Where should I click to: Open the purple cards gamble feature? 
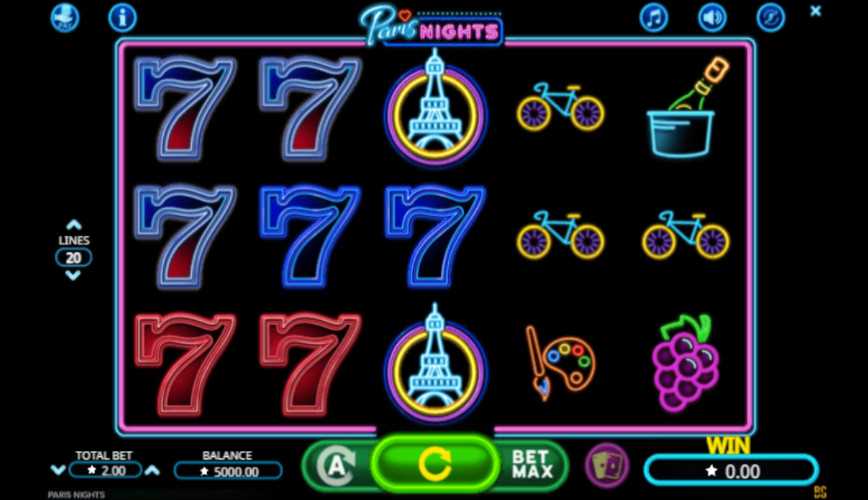pos(606,465)
